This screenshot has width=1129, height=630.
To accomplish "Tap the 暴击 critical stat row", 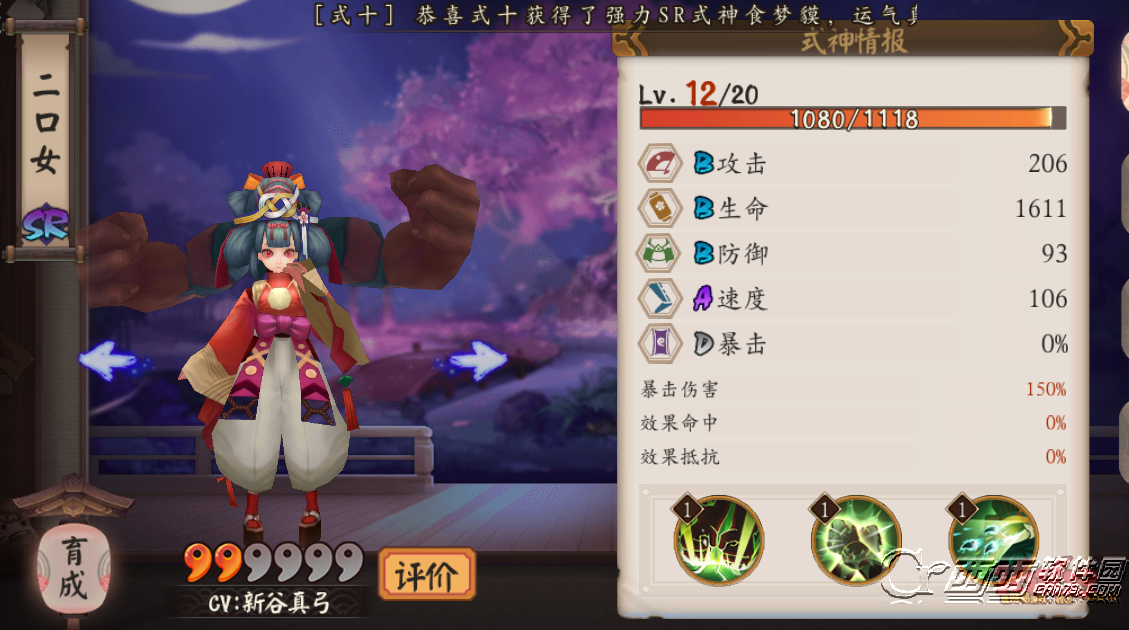I will (x=853, y=345).
